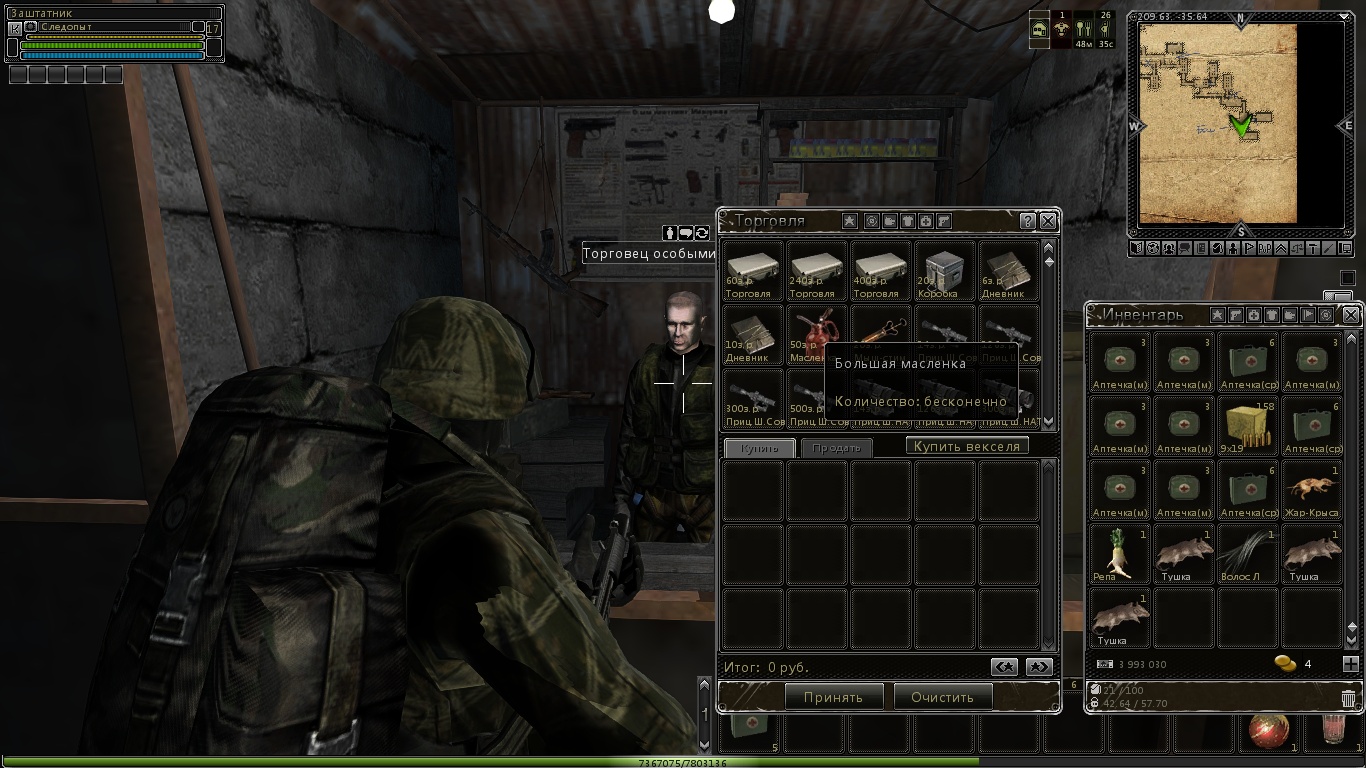
Task: Open the trade window help question mark
Action: pyautogui.click(x=1027, y=221)
